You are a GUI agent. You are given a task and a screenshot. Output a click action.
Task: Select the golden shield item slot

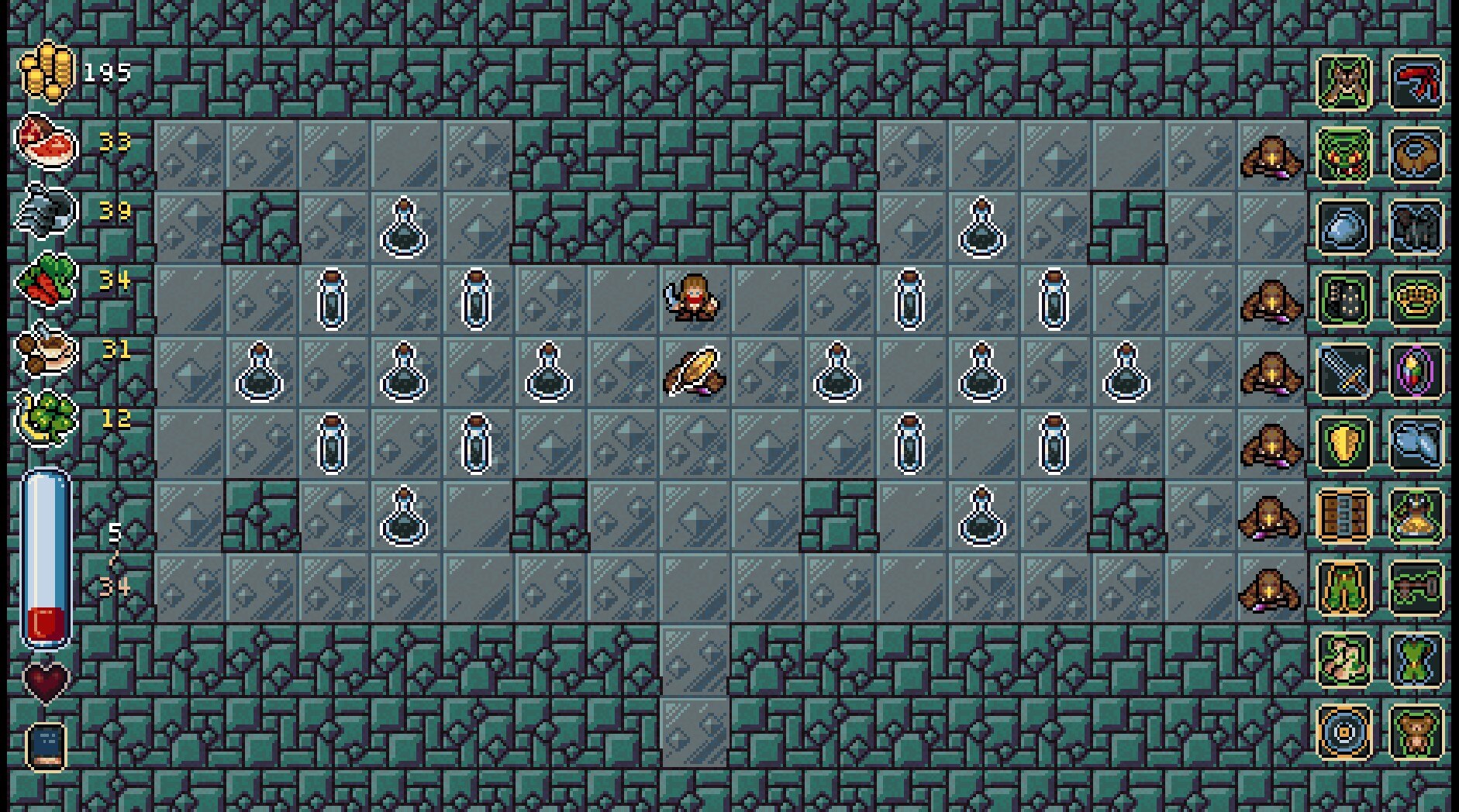1344,443
